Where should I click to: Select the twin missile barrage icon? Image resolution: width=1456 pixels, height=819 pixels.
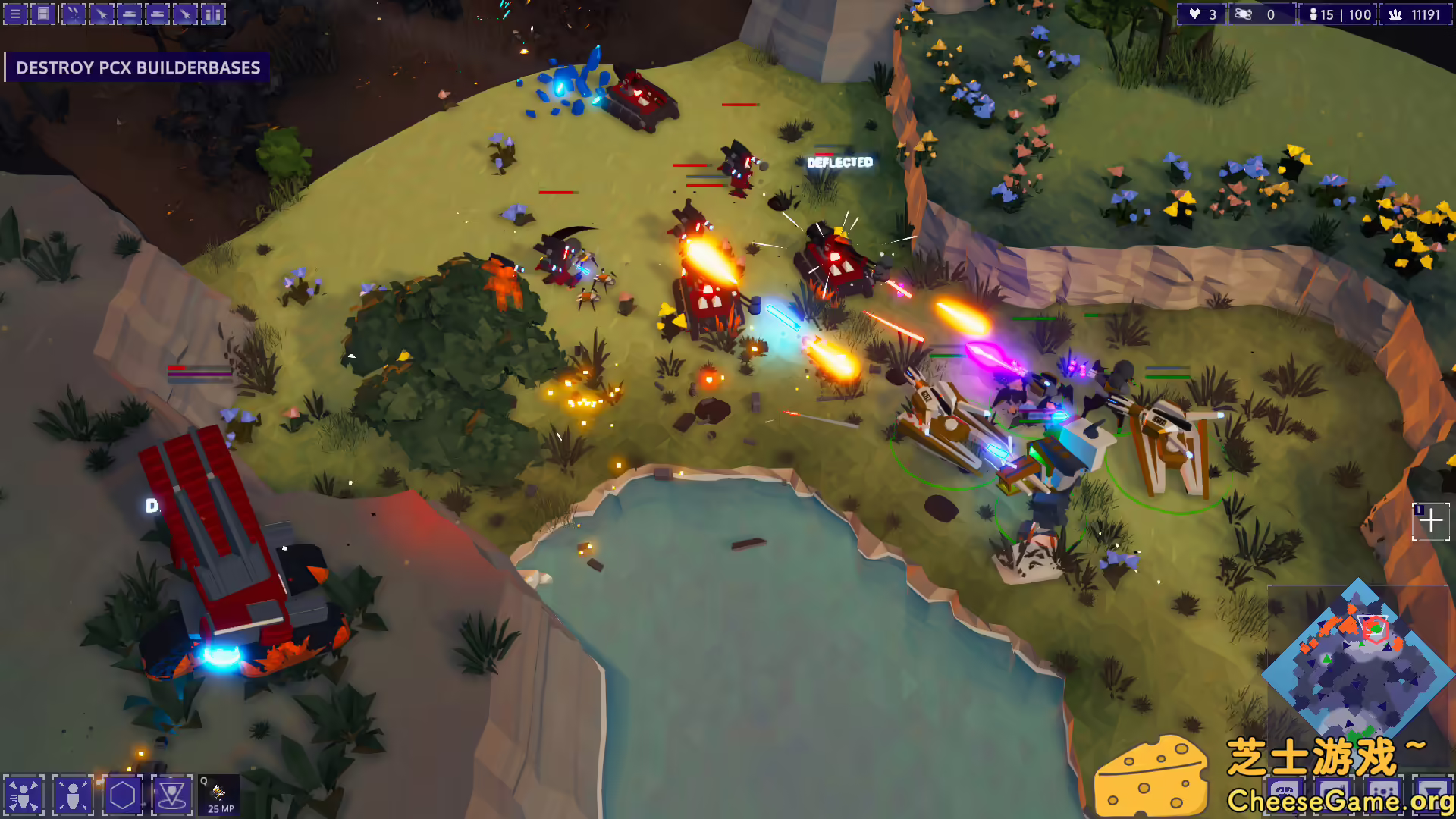point(72,14)
